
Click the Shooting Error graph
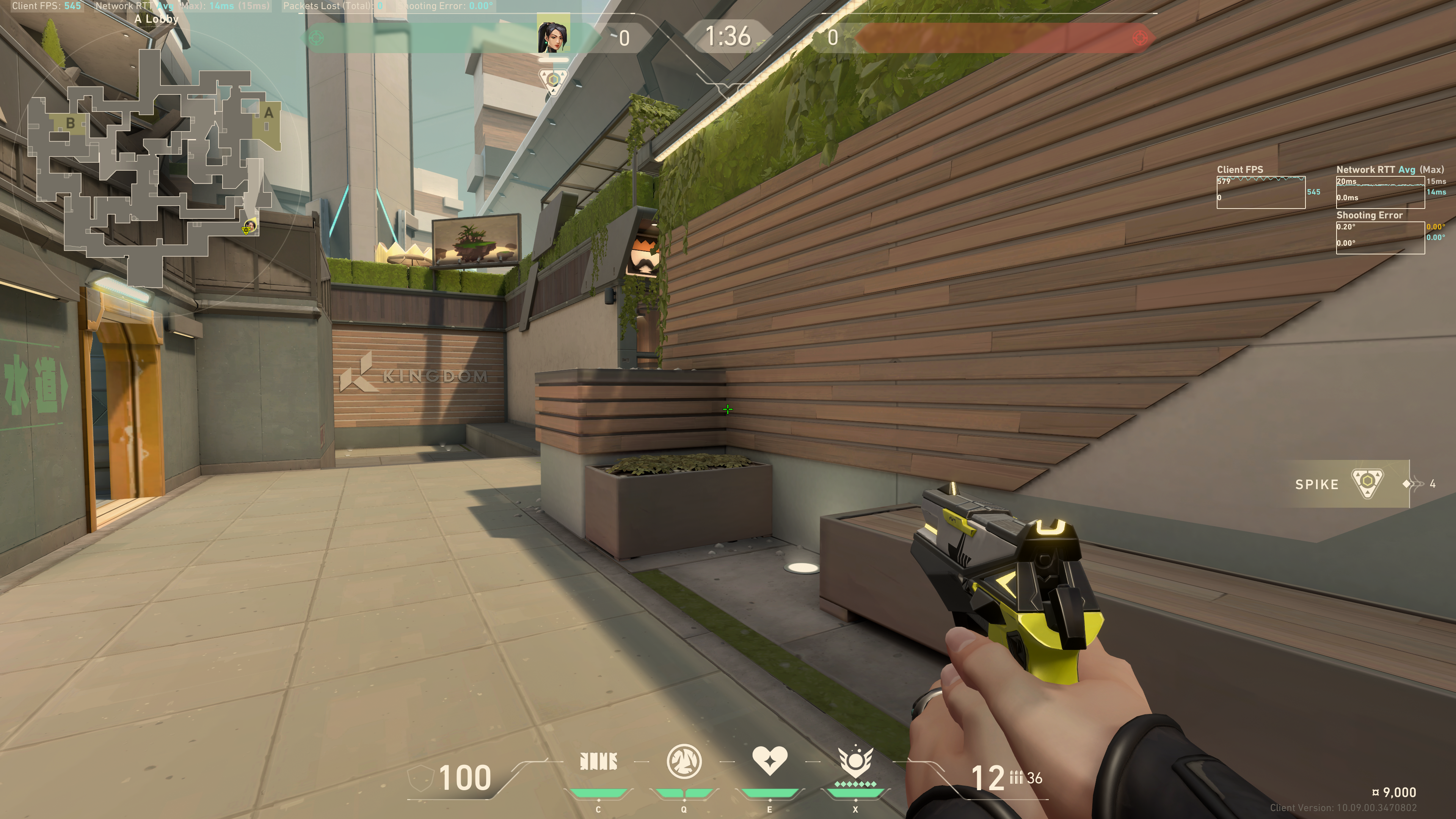(1380, 238)
